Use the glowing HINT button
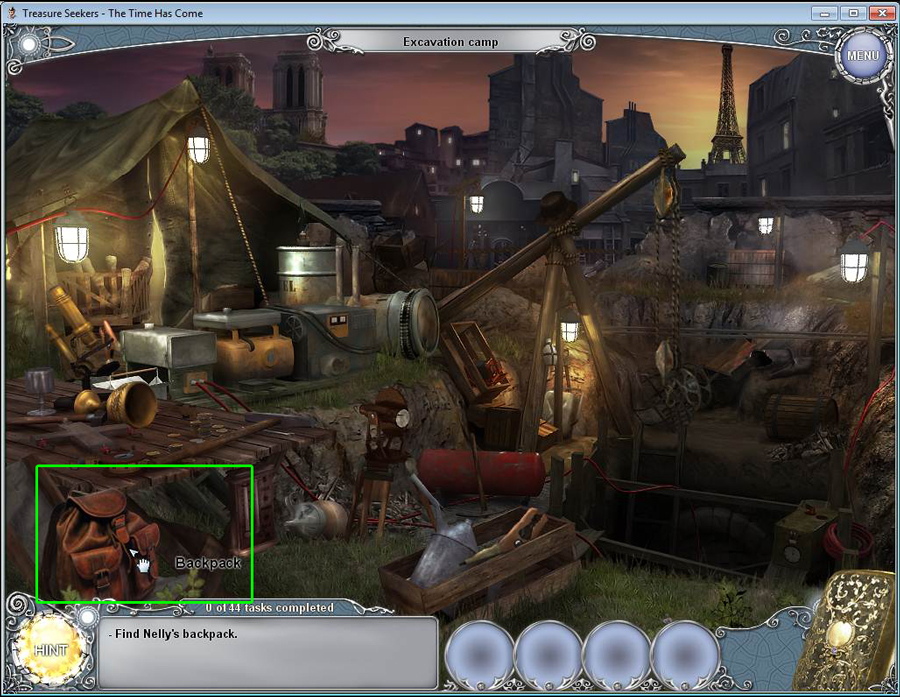 pos(49,650)
